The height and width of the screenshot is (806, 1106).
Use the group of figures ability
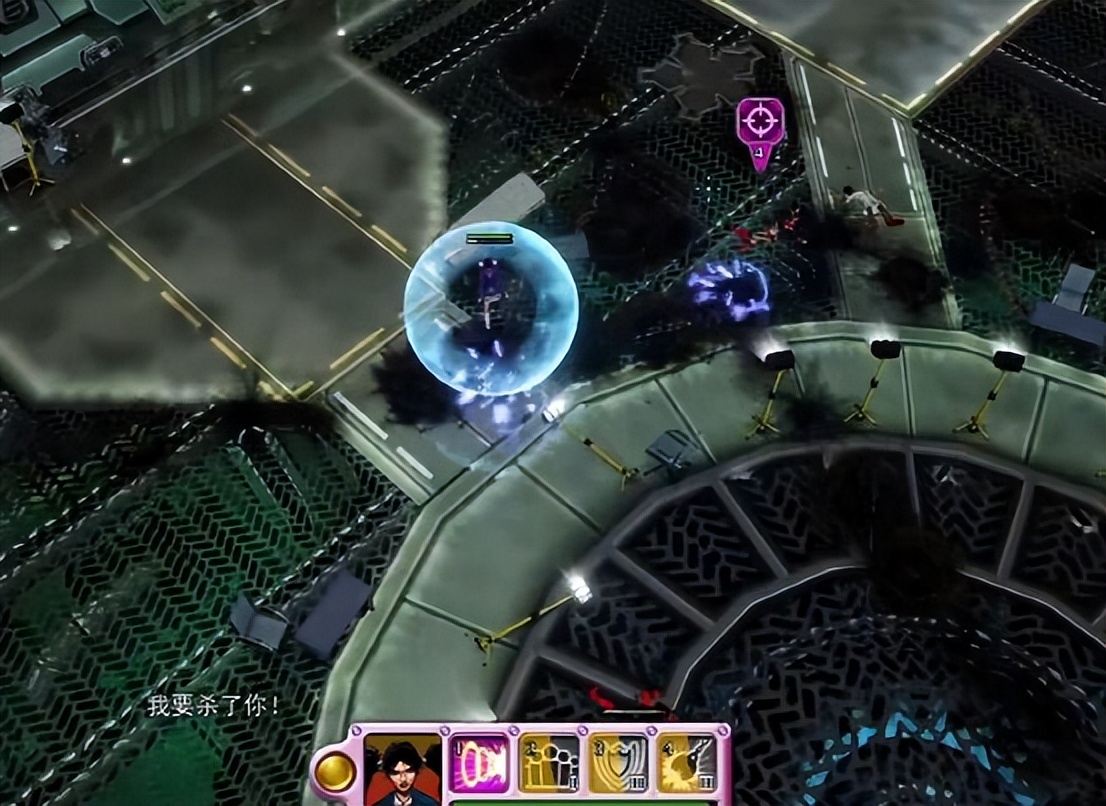[x=551, y=763]
